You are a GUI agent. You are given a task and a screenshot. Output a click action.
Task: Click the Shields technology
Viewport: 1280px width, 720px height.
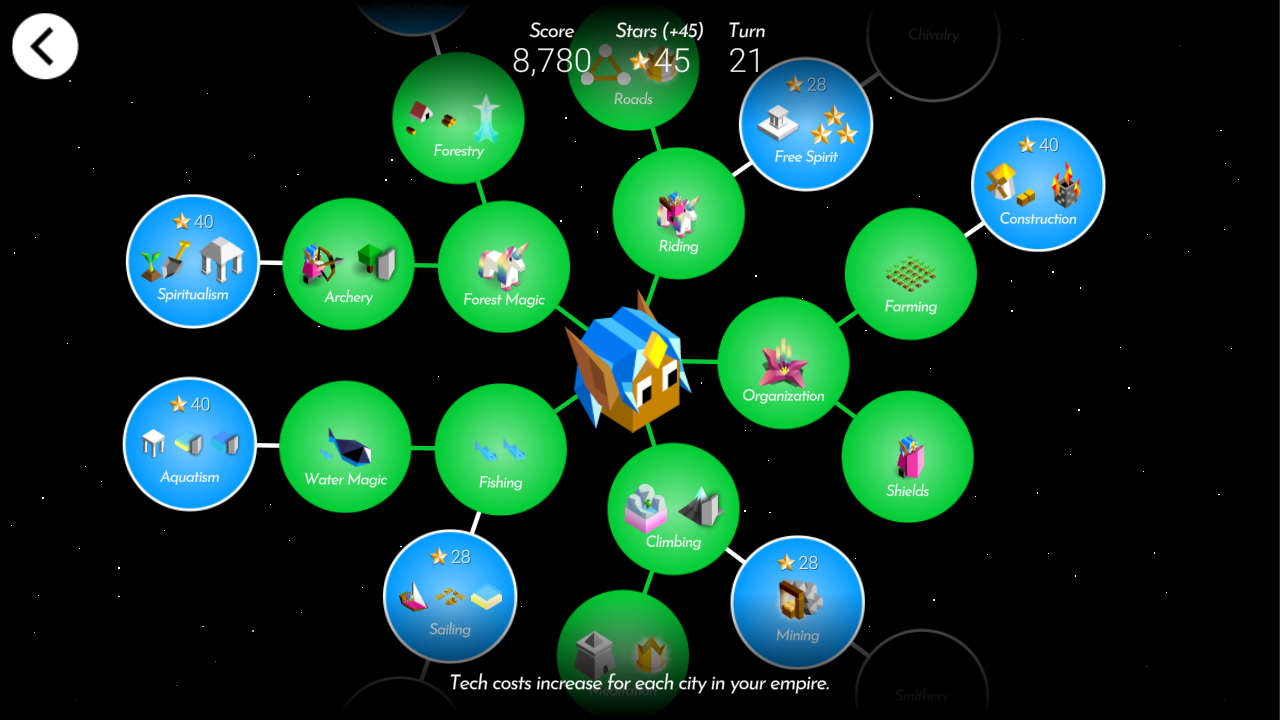coord(907,456)
